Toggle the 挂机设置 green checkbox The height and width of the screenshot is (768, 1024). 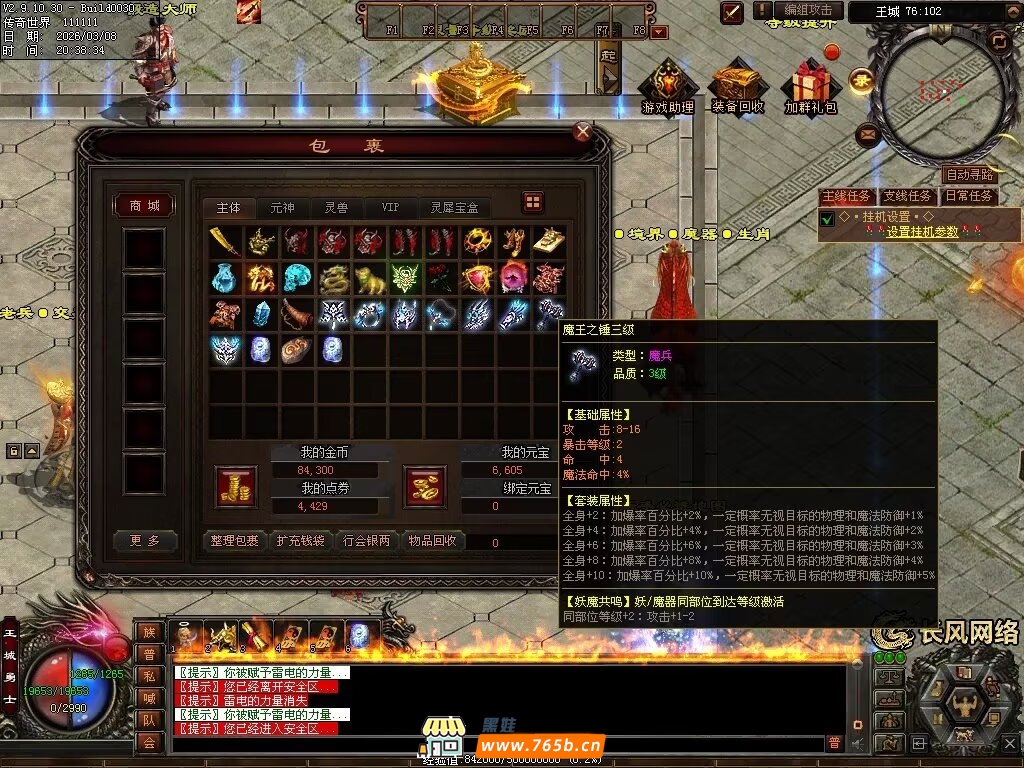pyautogui.click(x=827, y=219)
